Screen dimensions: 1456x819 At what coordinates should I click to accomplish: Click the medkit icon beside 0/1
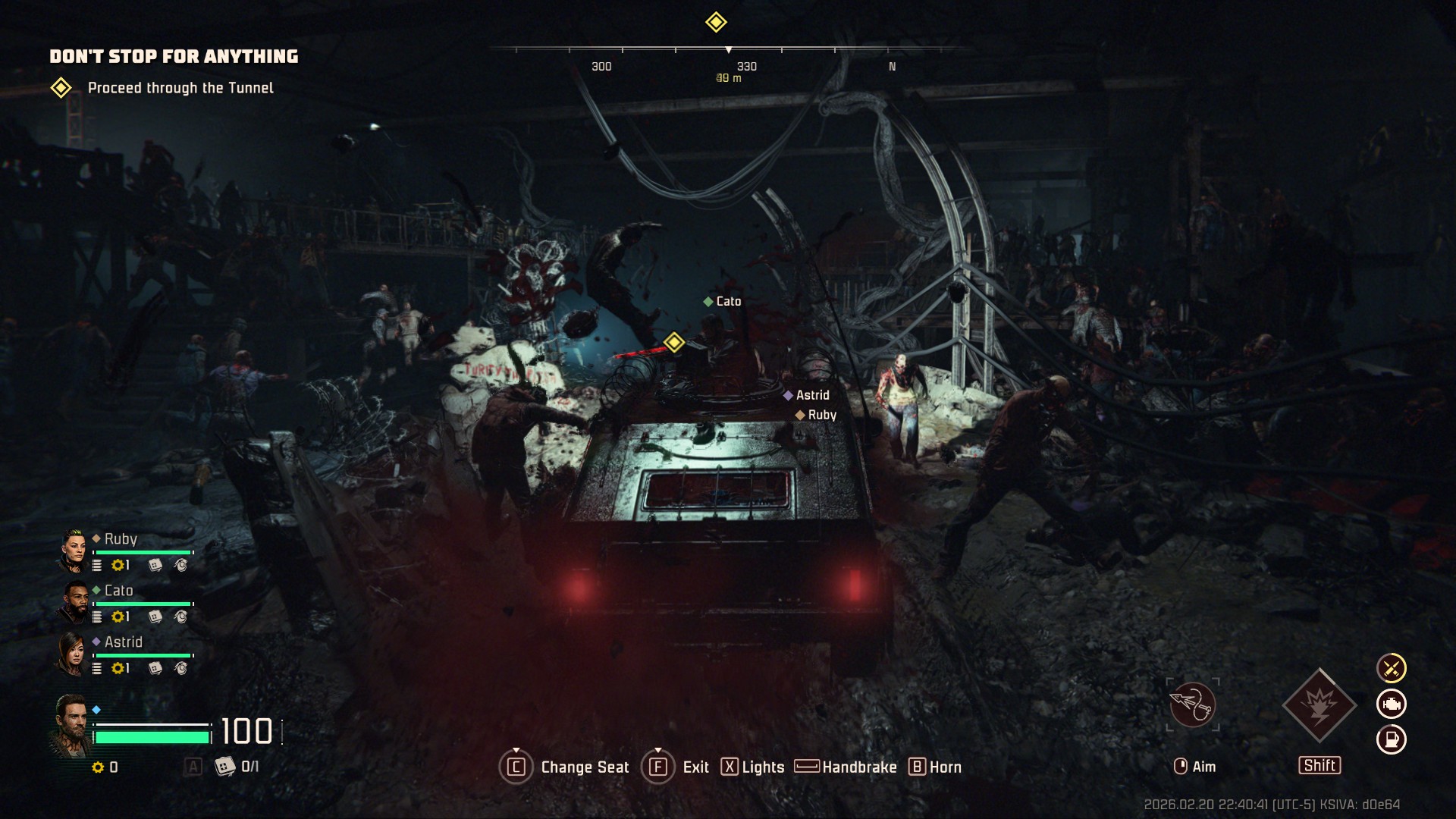(225, 767)
